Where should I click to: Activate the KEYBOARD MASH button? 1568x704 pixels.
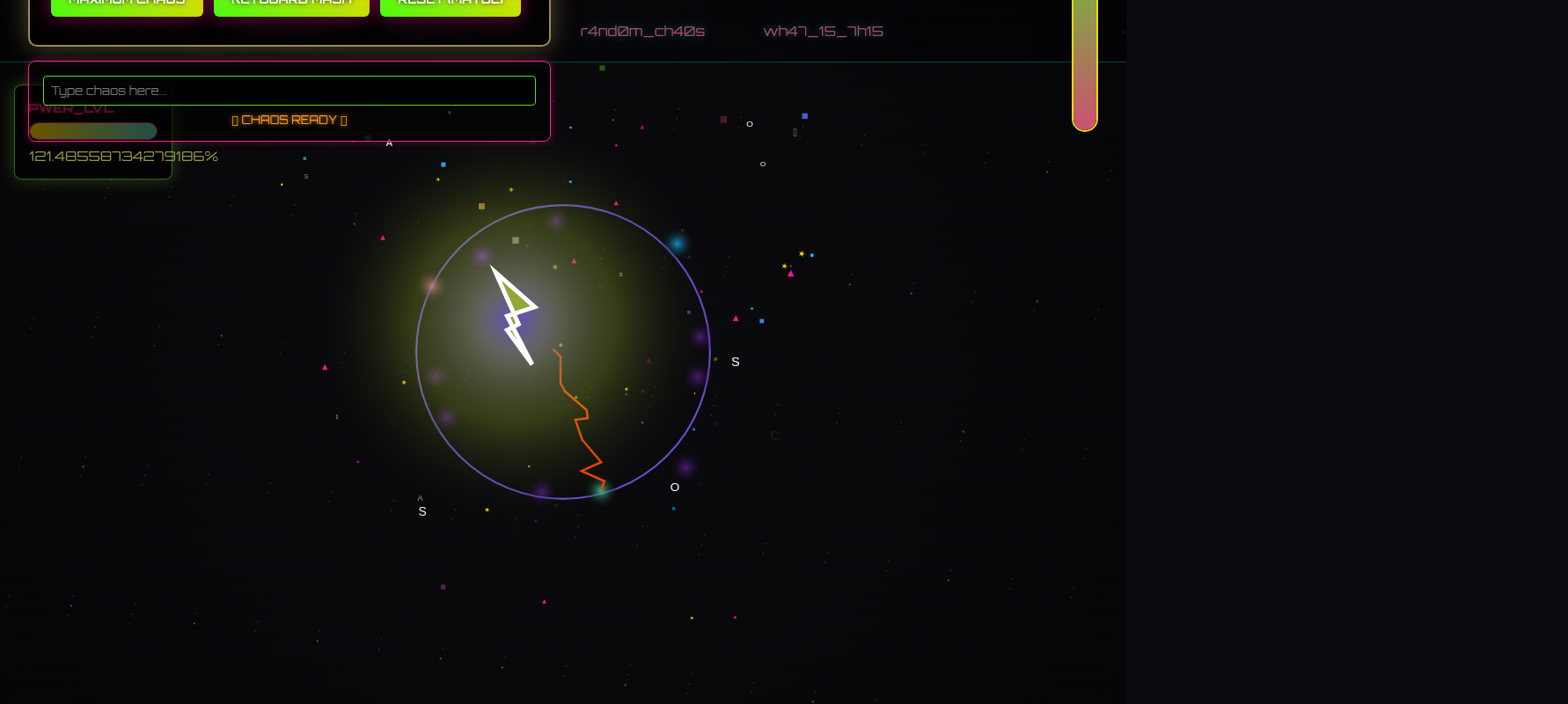coord(291,6)
